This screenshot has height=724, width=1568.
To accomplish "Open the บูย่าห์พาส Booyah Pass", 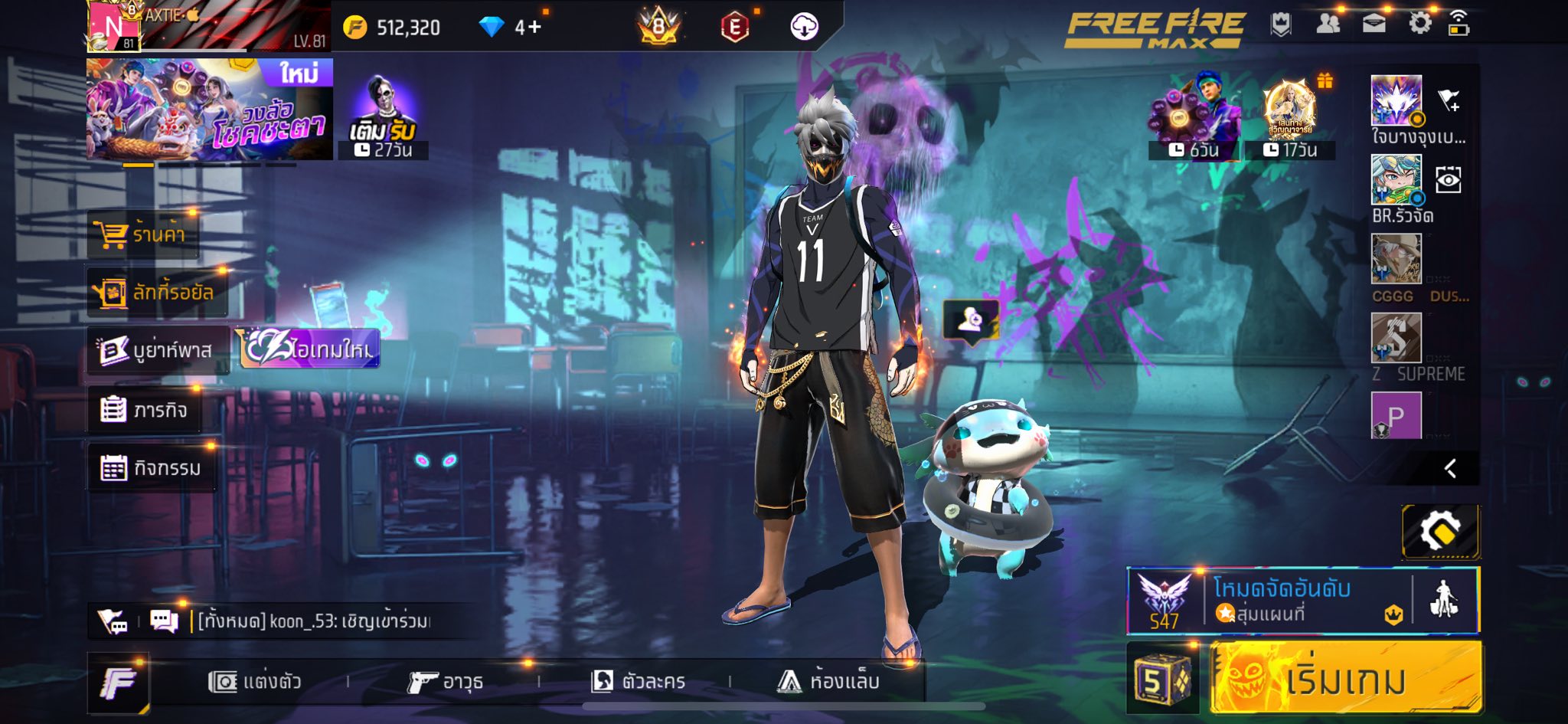I will tap(158, 350).
